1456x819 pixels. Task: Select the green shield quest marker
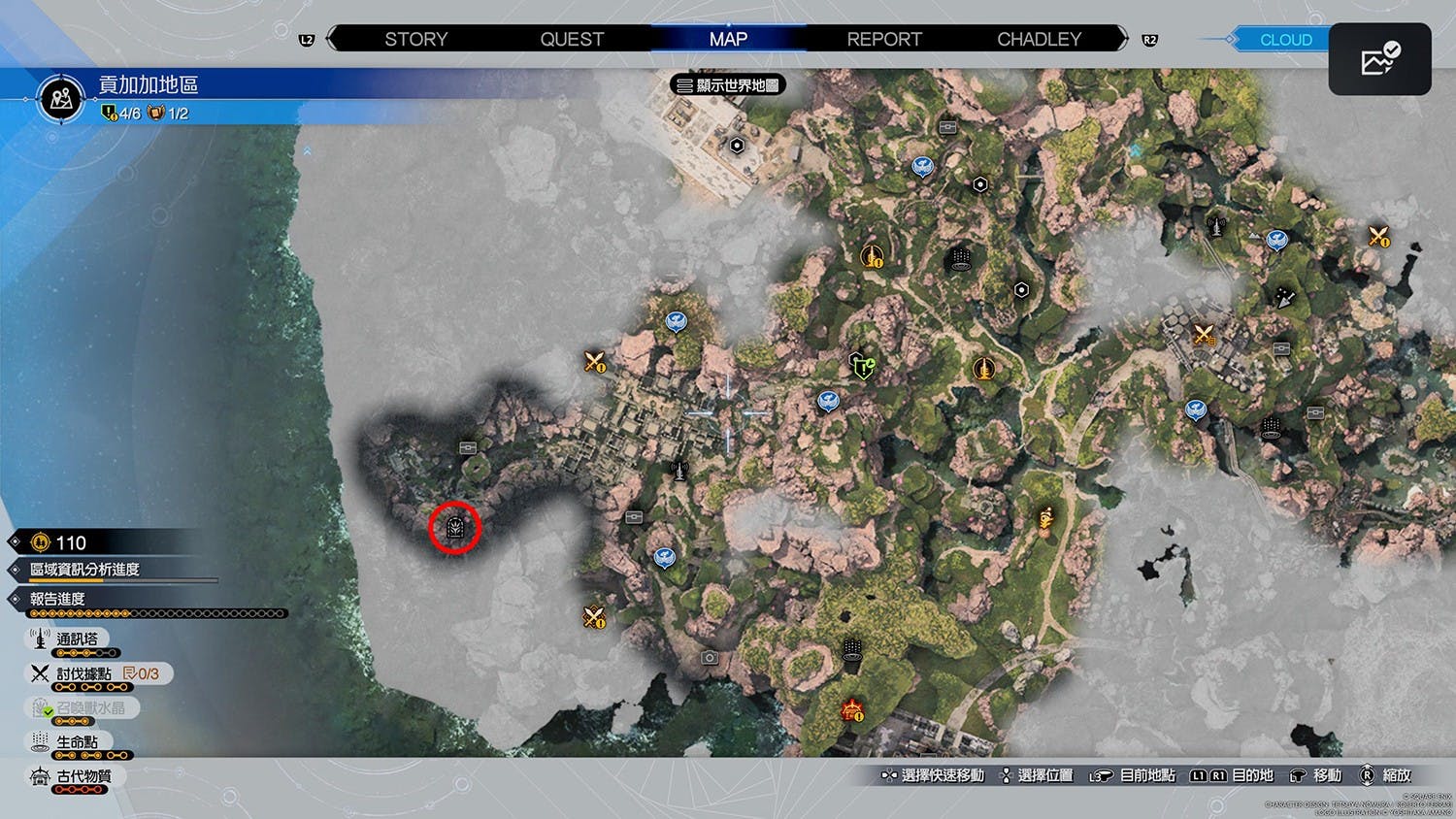(x=862, y=366)
